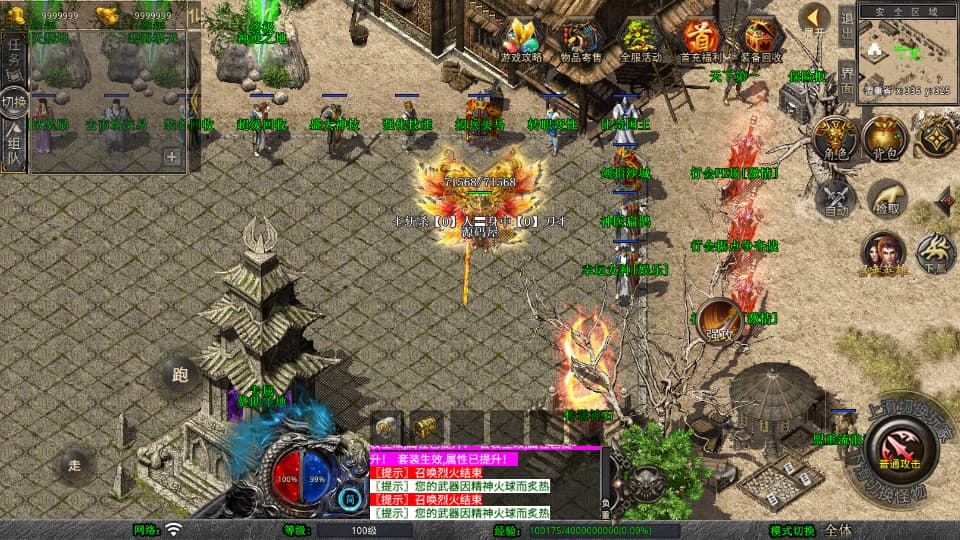960x540 pixels.
Task: Select the 跑 run movement button
Action: click(179, 376)
